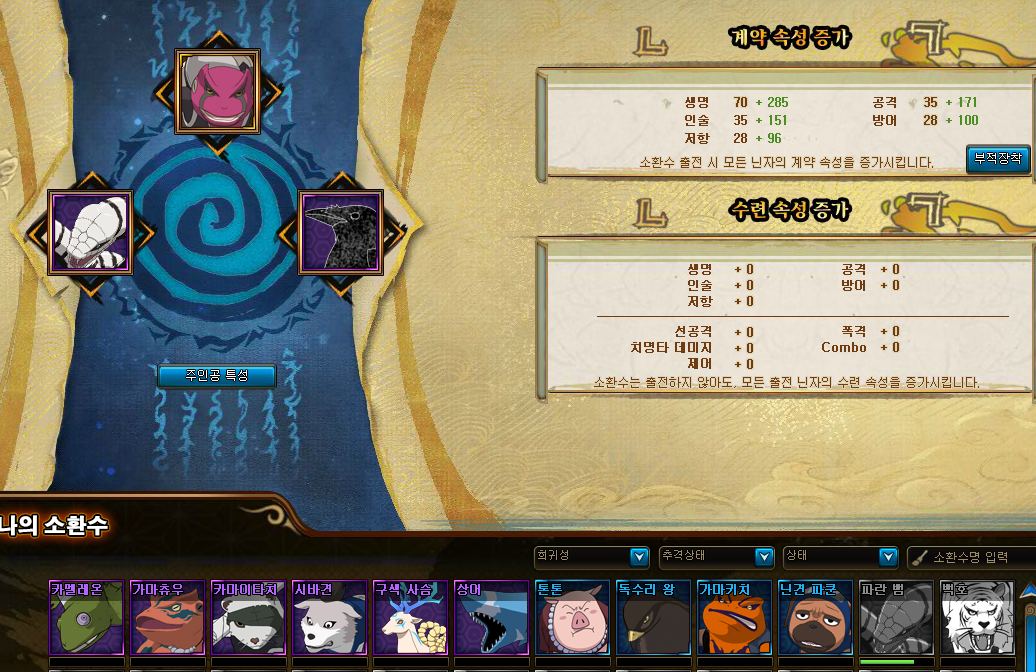
Task: Open the 추격상태 filter dropdown
Action: coord(716,556)
